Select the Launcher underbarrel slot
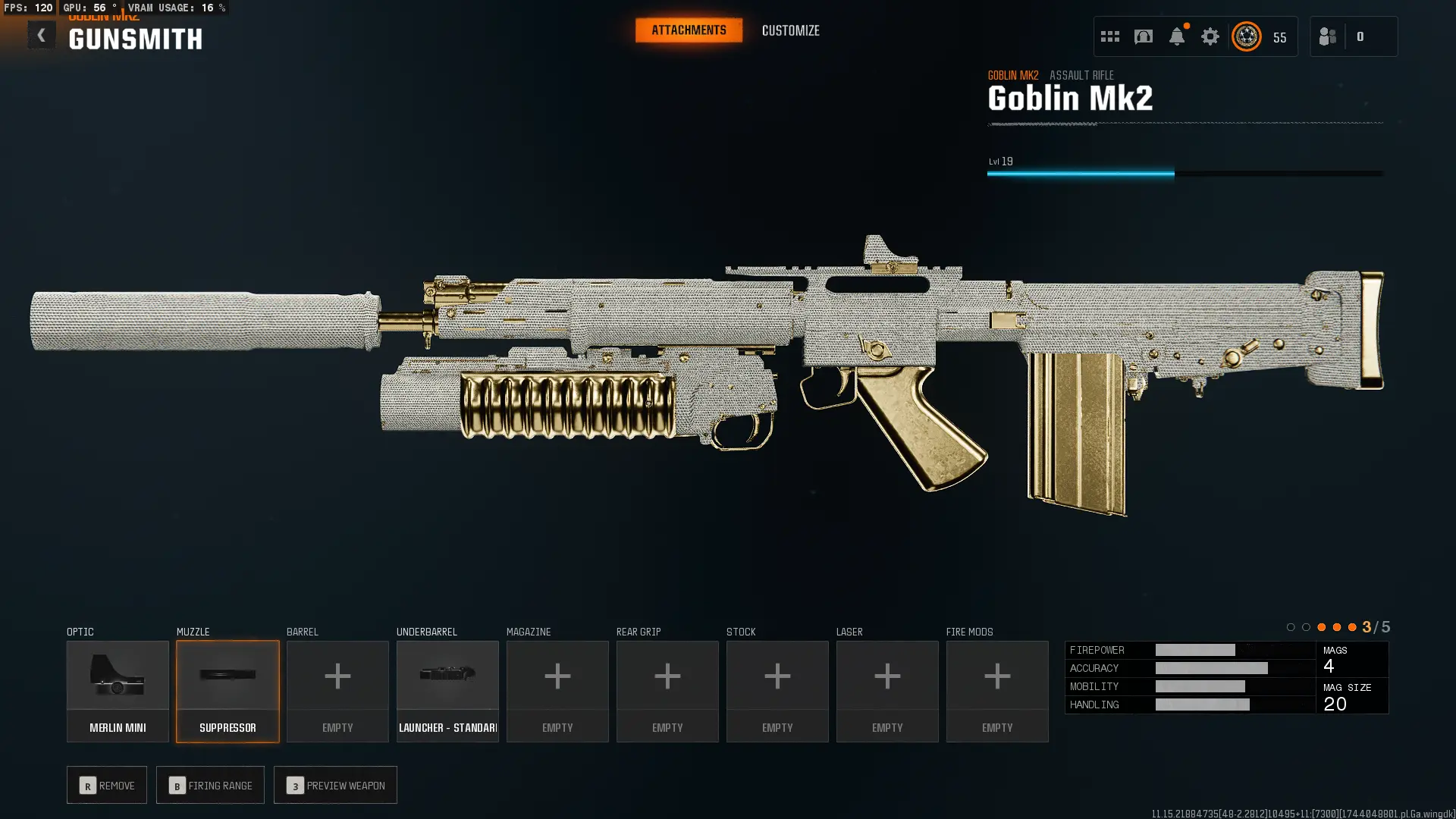1456x819 pixels. [x=447, y=691]
